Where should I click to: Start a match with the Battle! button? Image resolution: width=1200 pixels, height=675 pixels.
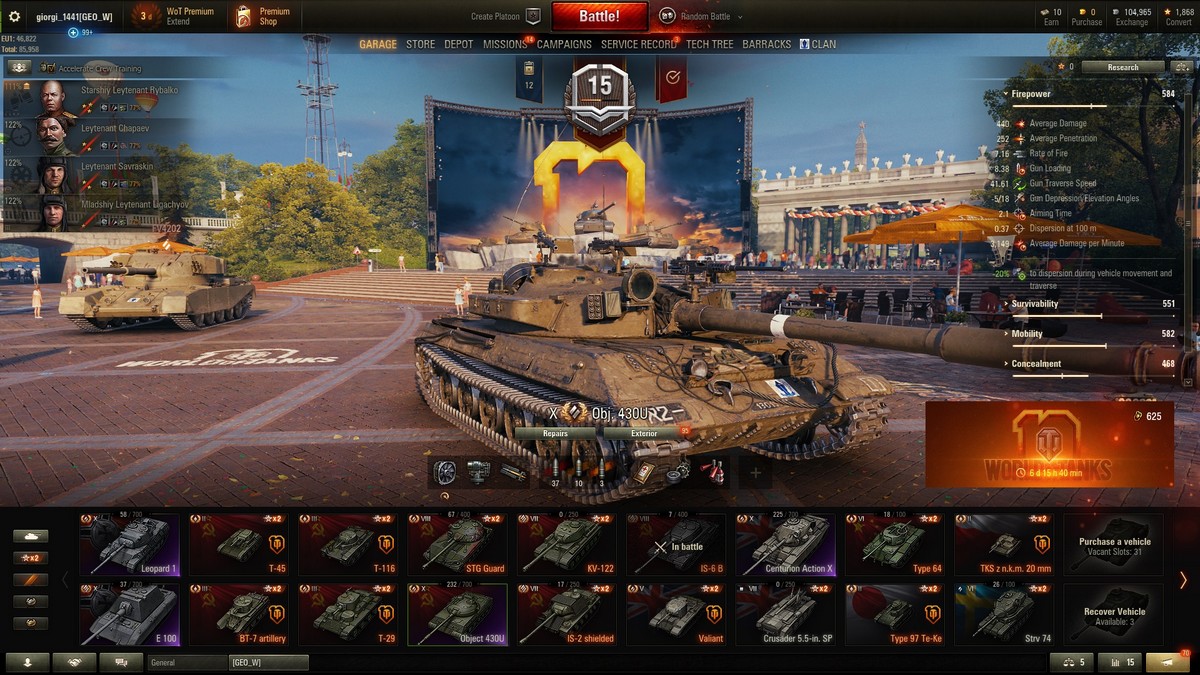click(x=599, y=16)
